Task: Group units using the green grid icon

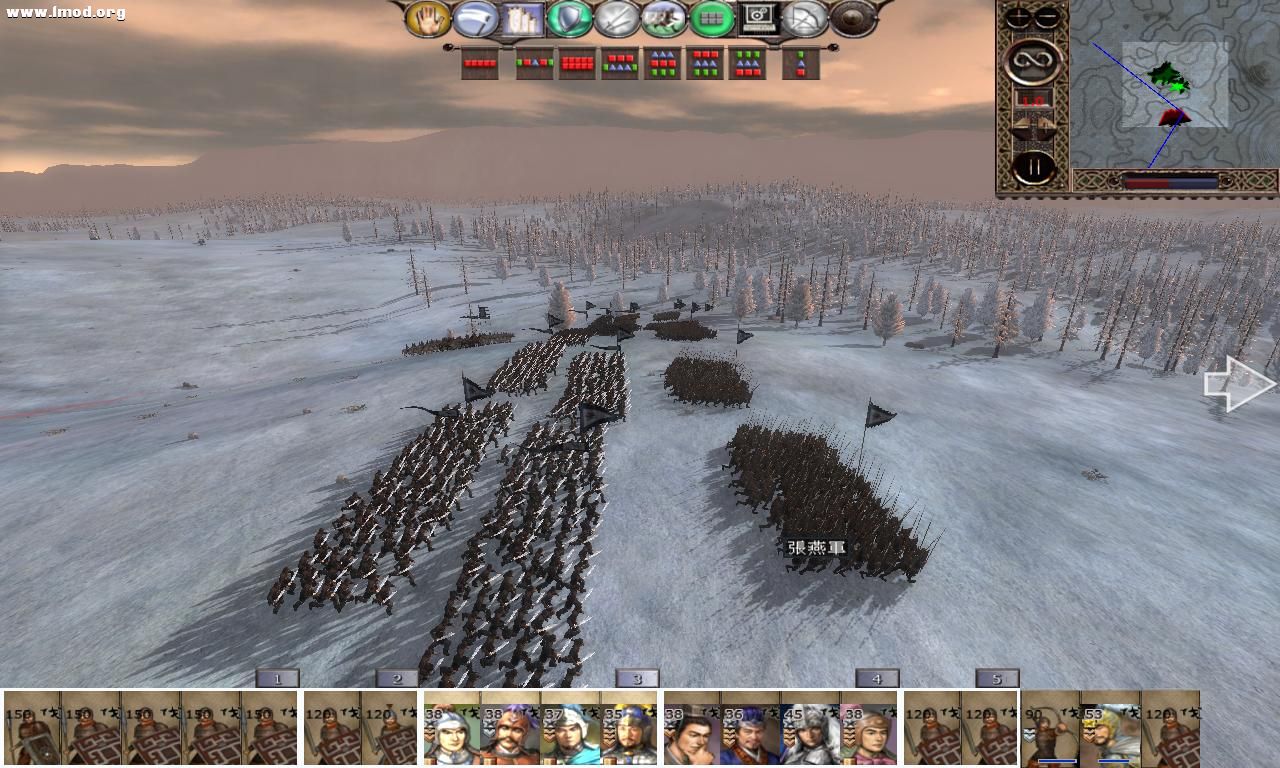Action: click(x=711, y=20)
